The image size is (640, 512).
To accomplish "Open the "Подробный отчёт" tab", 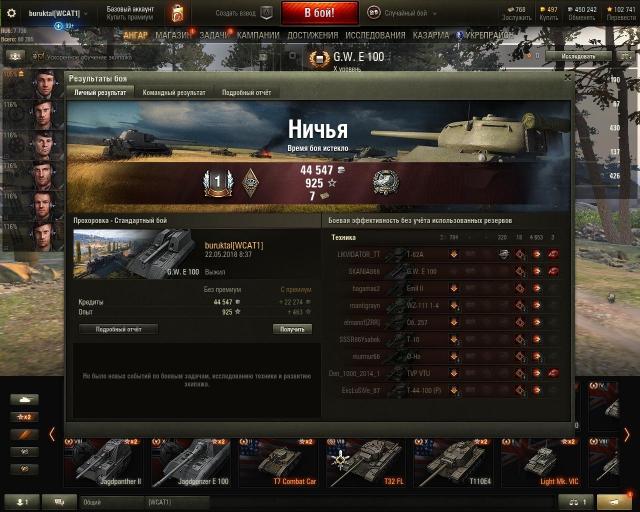I will point(247,92).
